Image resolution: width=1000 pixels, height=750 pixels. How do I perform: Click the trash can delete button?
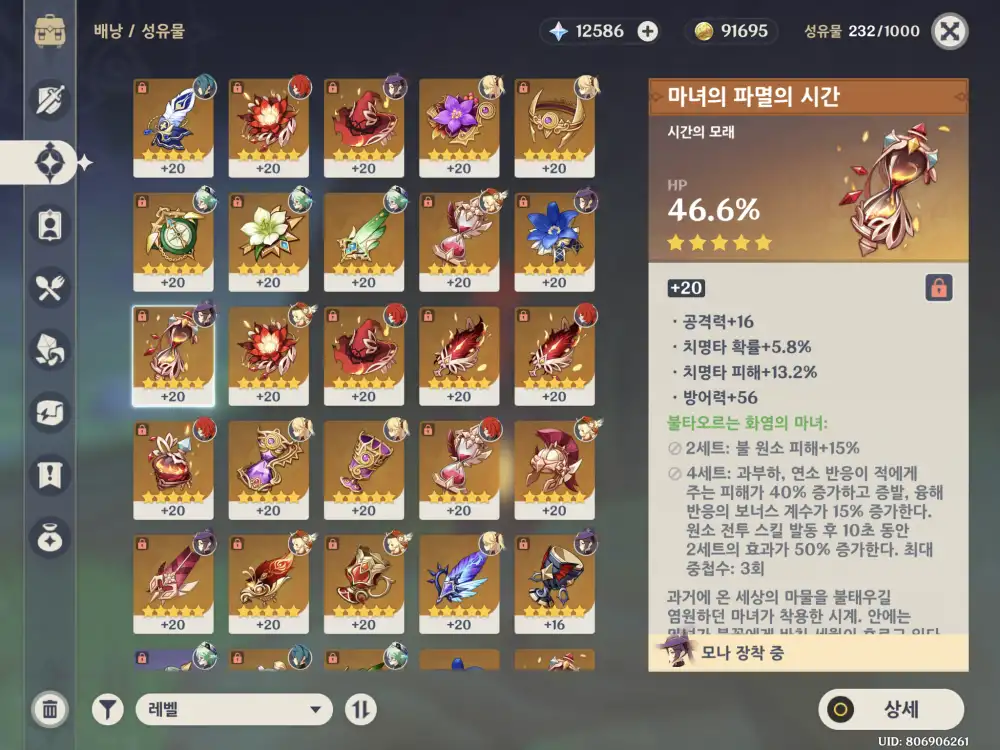click(x=50, y=710)
